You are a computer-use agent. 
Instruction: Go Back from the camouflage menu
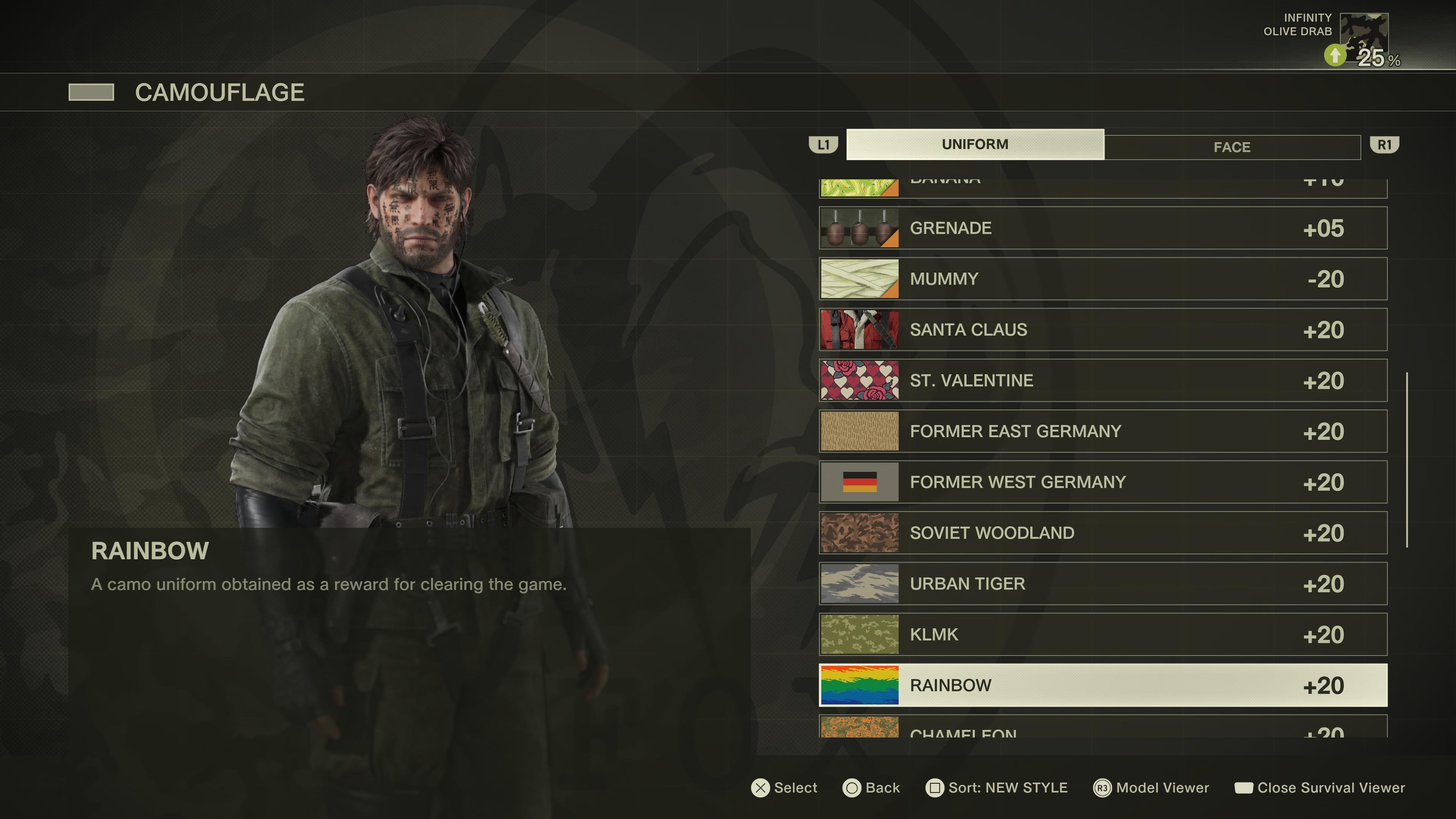click(x=871, y=788)
